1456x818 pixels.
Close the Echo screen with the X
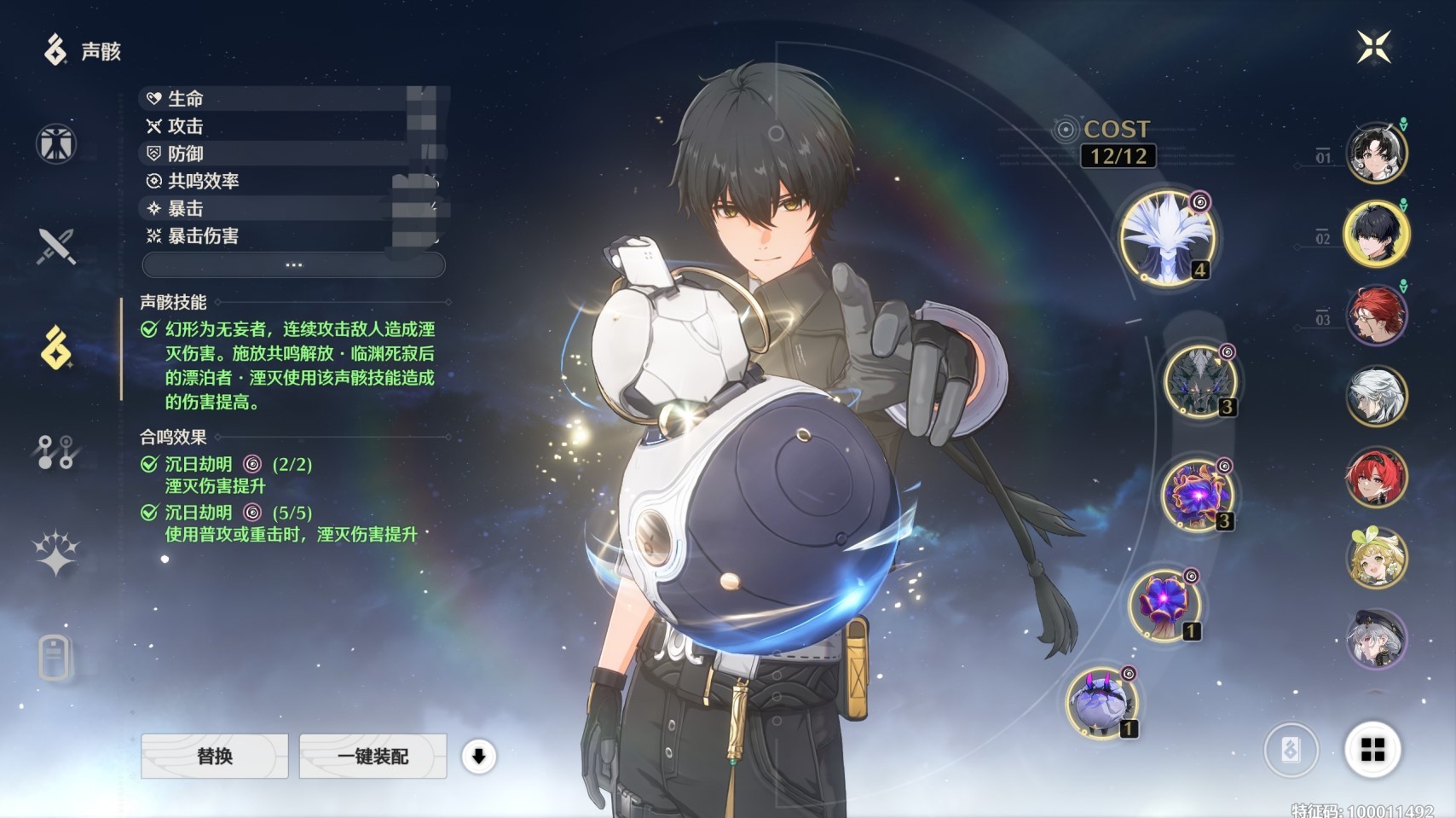point(1373,47)
